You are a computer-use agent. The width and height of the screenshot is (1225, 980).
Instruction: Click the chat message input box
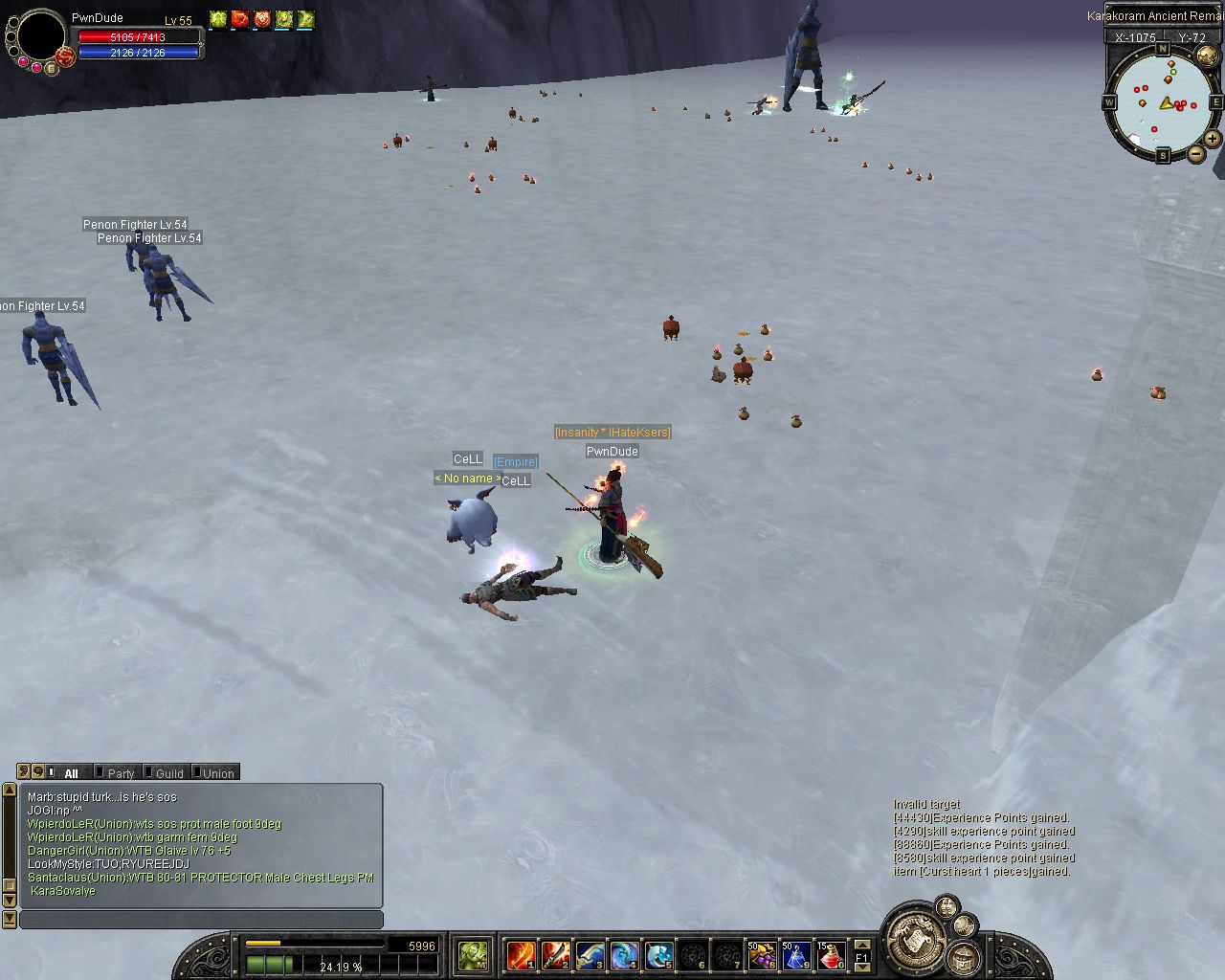click(x=201, y=920)
